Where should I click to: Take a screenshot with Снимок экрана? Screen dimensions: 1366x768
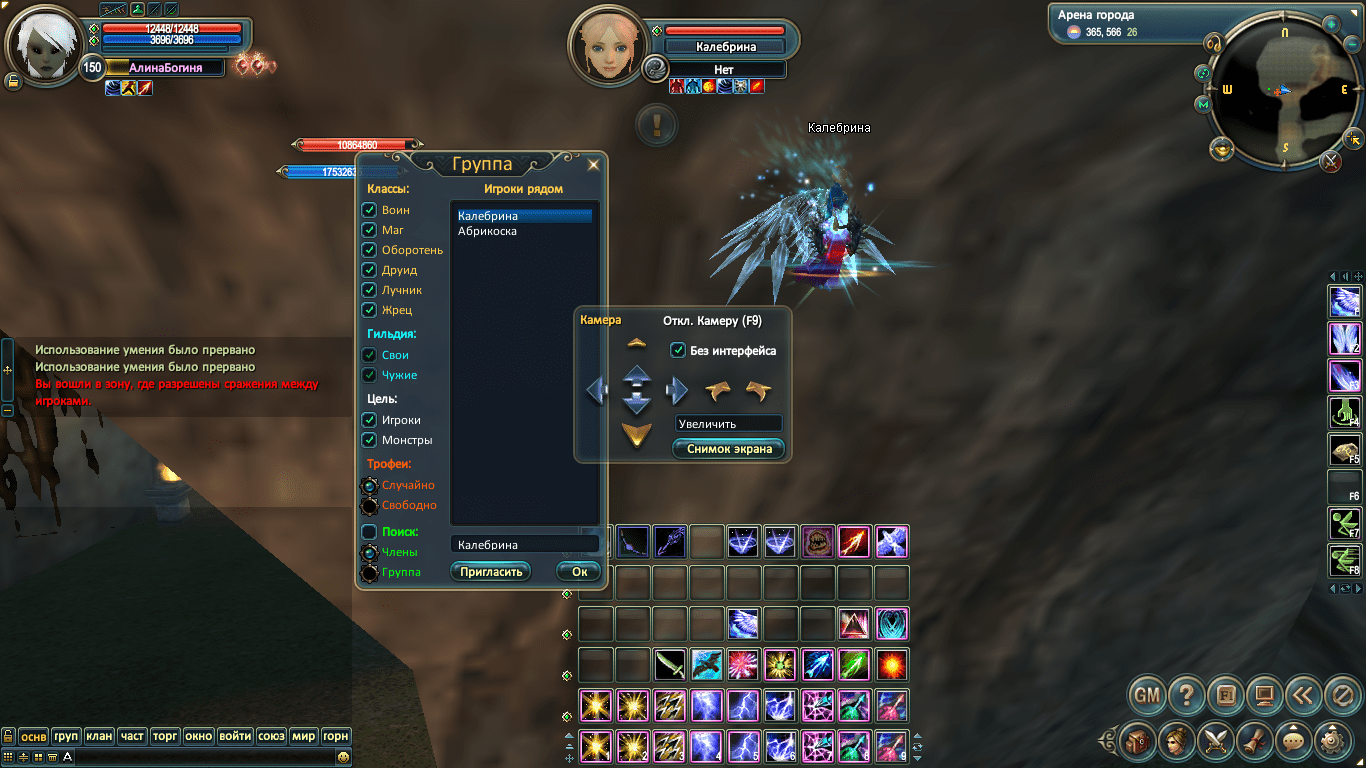[x=729, y=449]
